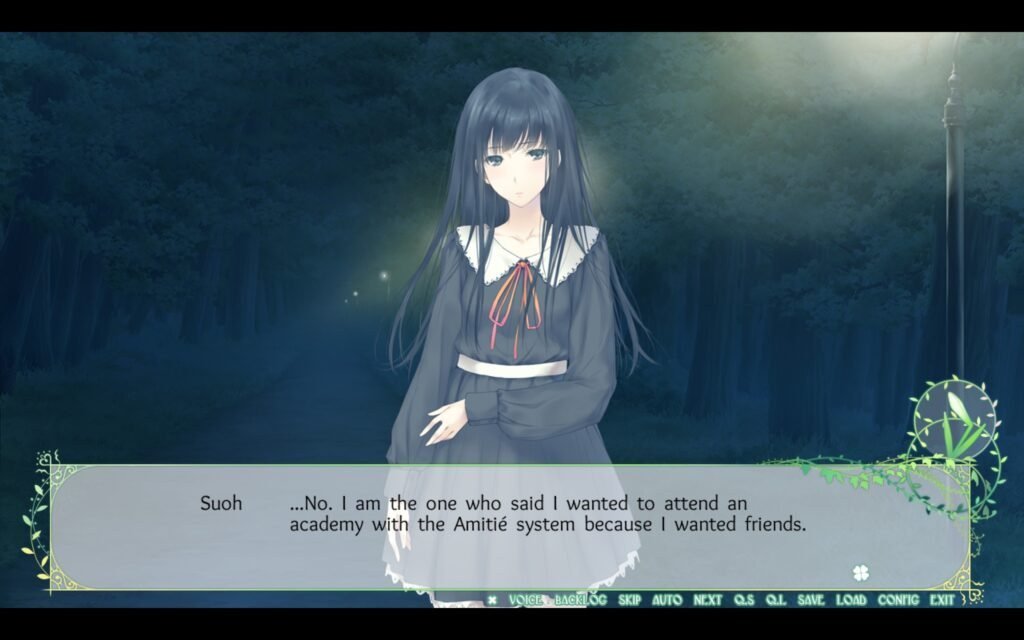Click the clover icon to advance dialogue
Screen dimensions: 1024x640
click(859, 573)
